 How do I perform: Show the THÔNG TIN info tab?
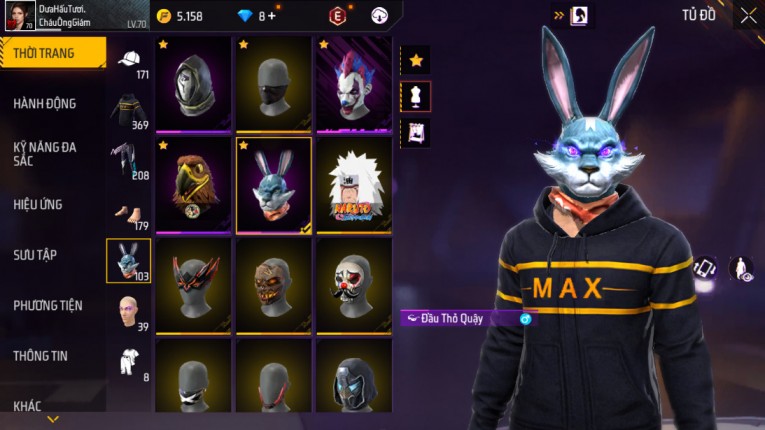point(41,355)
